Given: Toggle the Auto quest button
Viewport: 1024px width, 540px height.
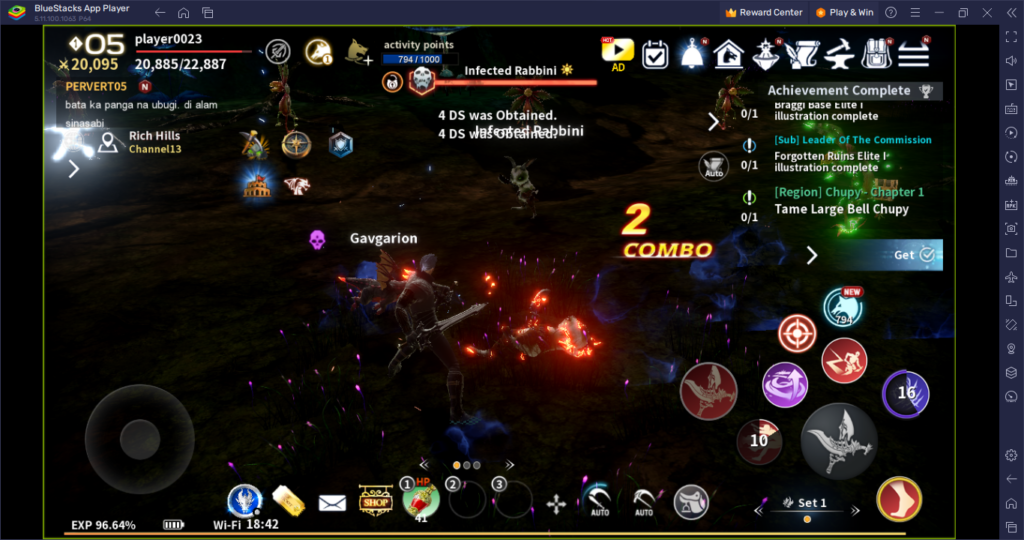Looking at the screenshot, I should (x=713, y=165).
